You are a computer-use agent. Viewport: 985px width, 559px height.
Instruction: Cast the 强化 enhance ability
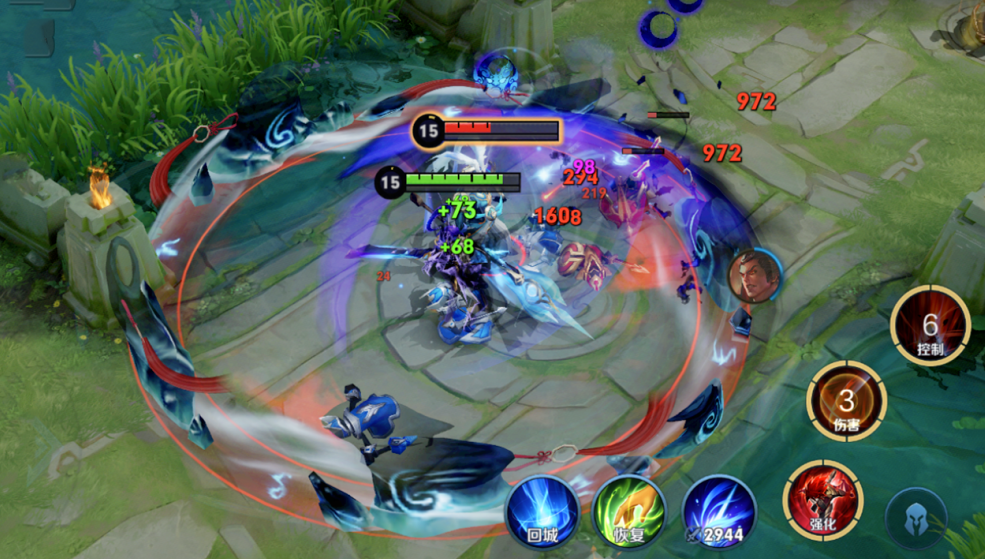822,497
